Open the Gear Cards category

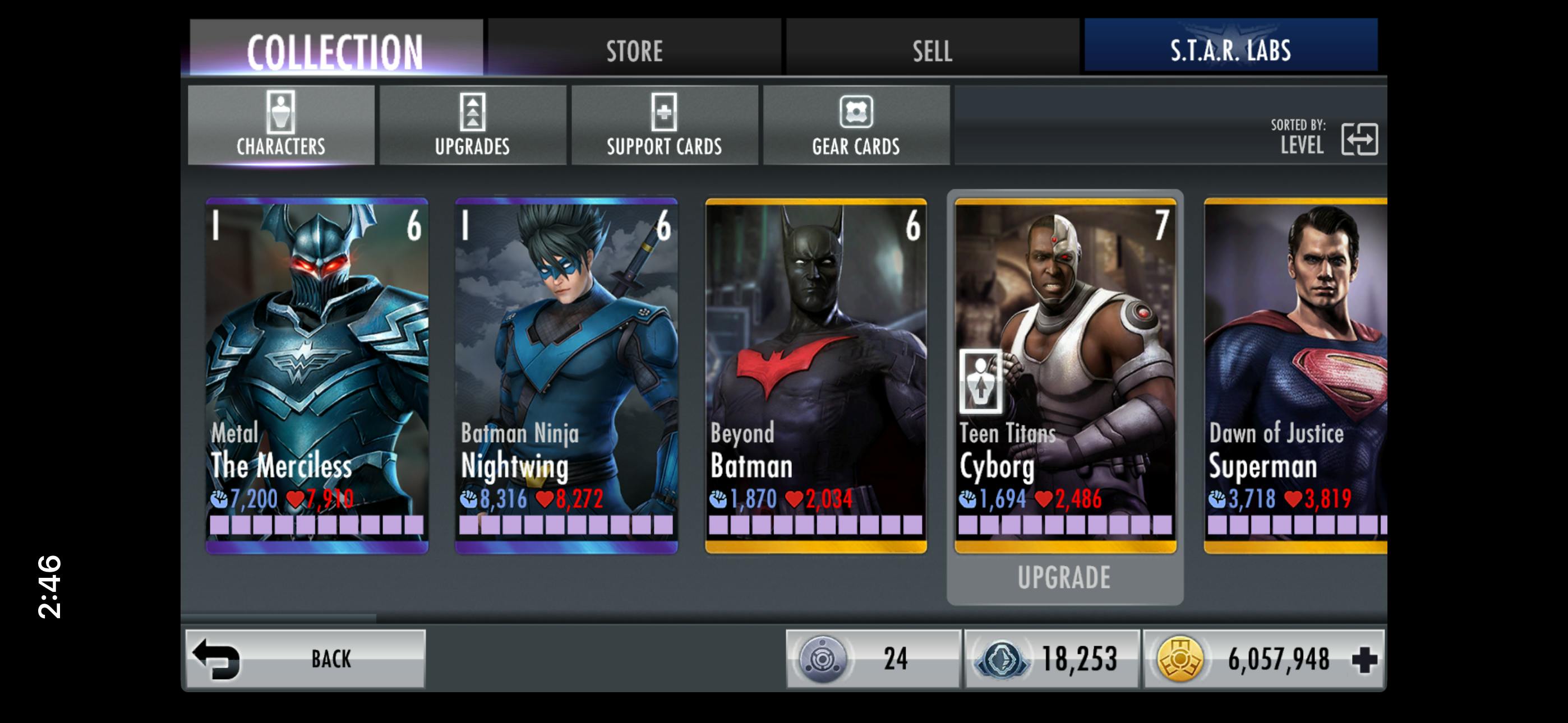pyautogui.click(x=856, y=125)
